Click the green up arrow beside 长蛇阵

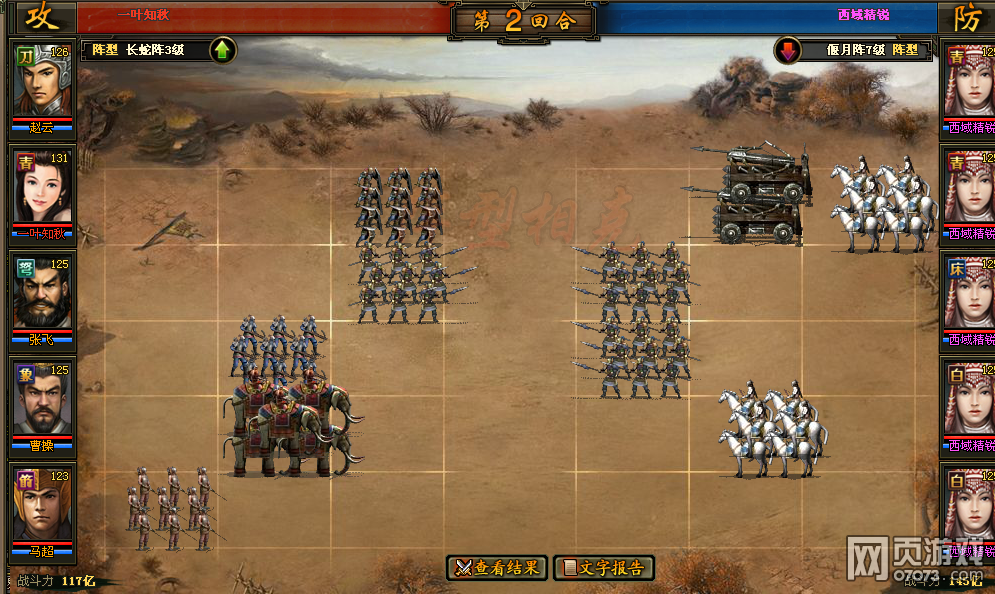(x=223, y=50)
